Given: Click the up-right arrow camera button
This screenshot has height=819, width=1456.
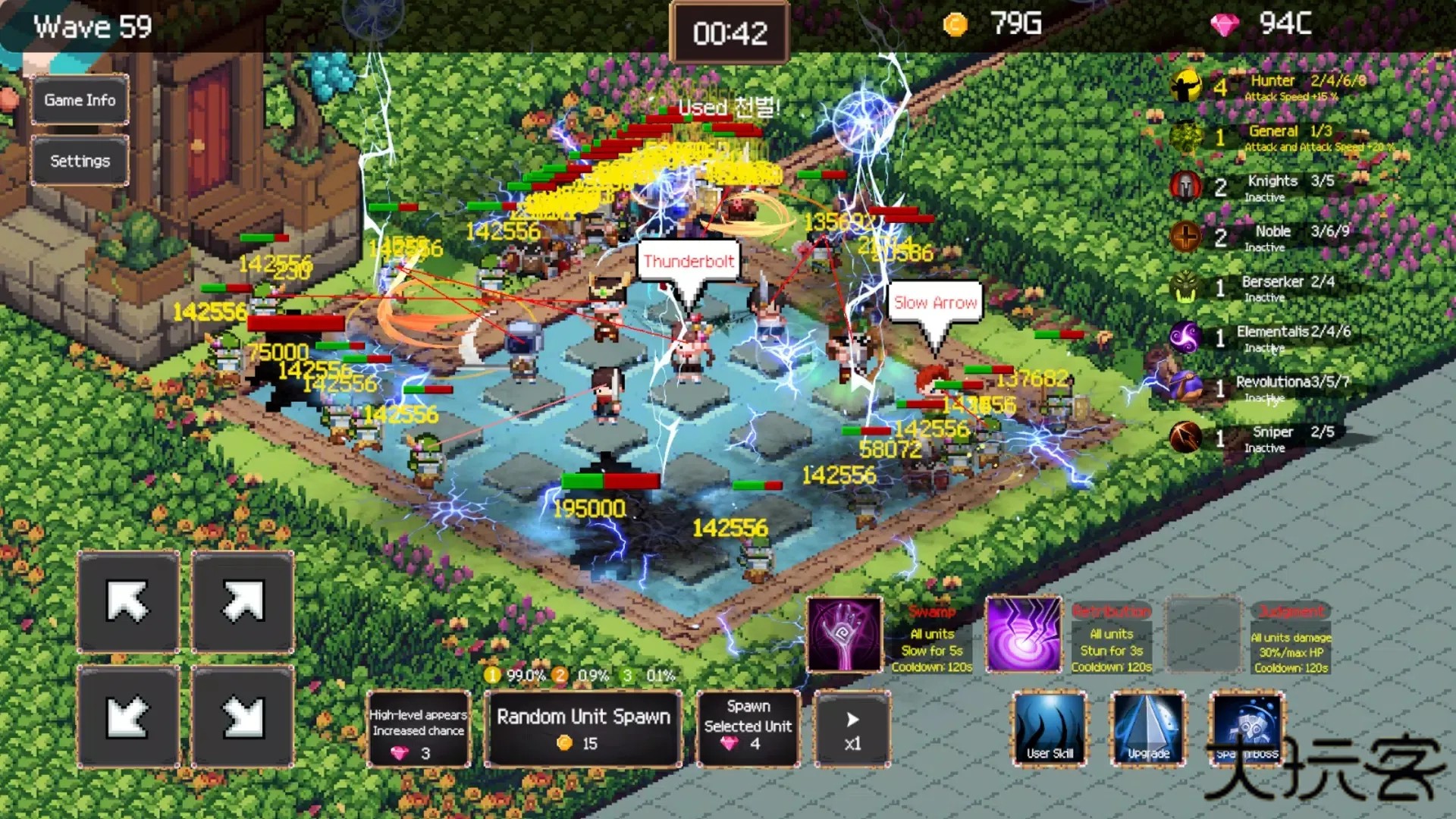Looking at the screenshot, I should (x=243, y=601).
